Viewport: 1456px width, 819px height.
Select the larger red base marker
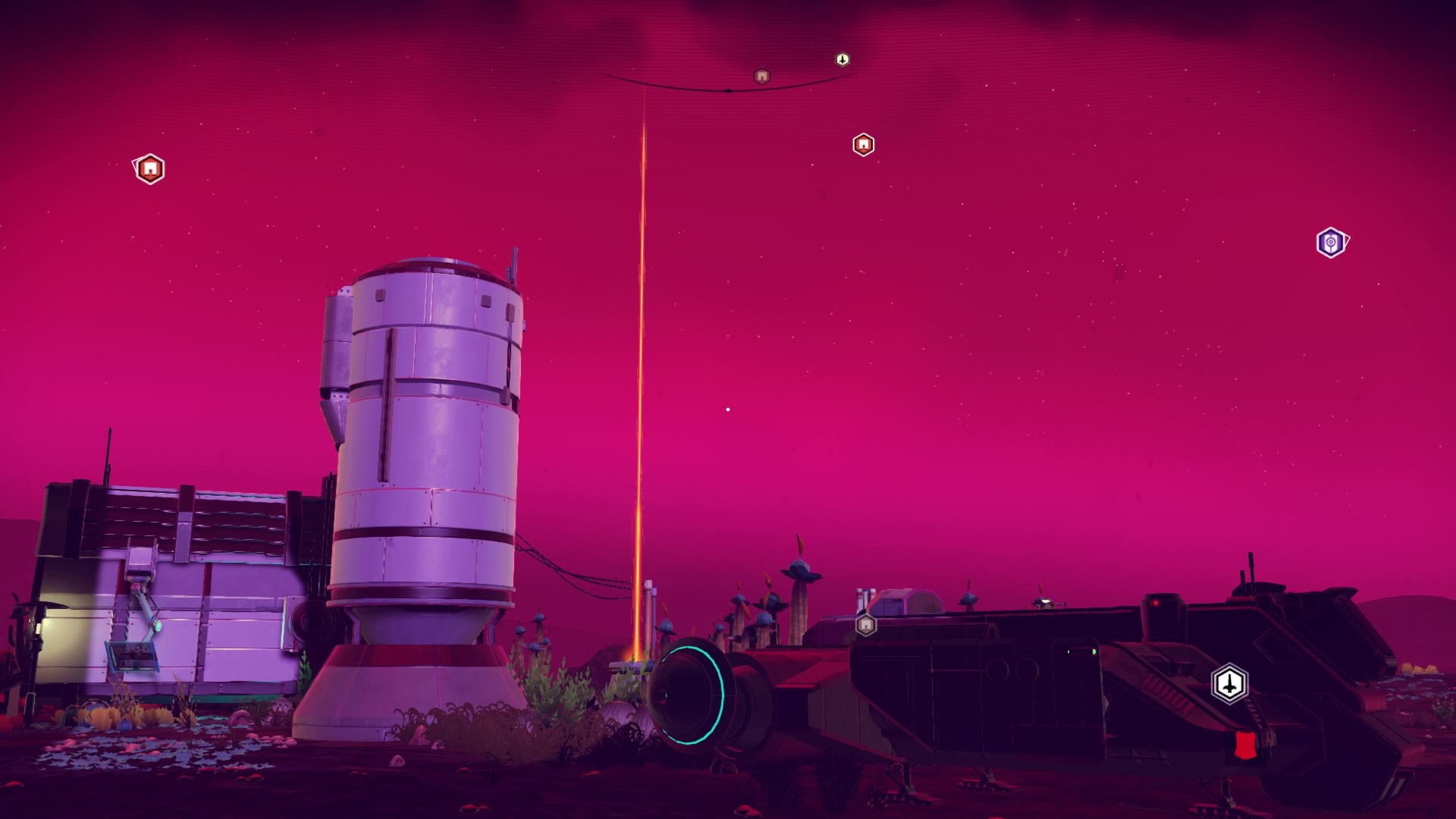point(150,168)
